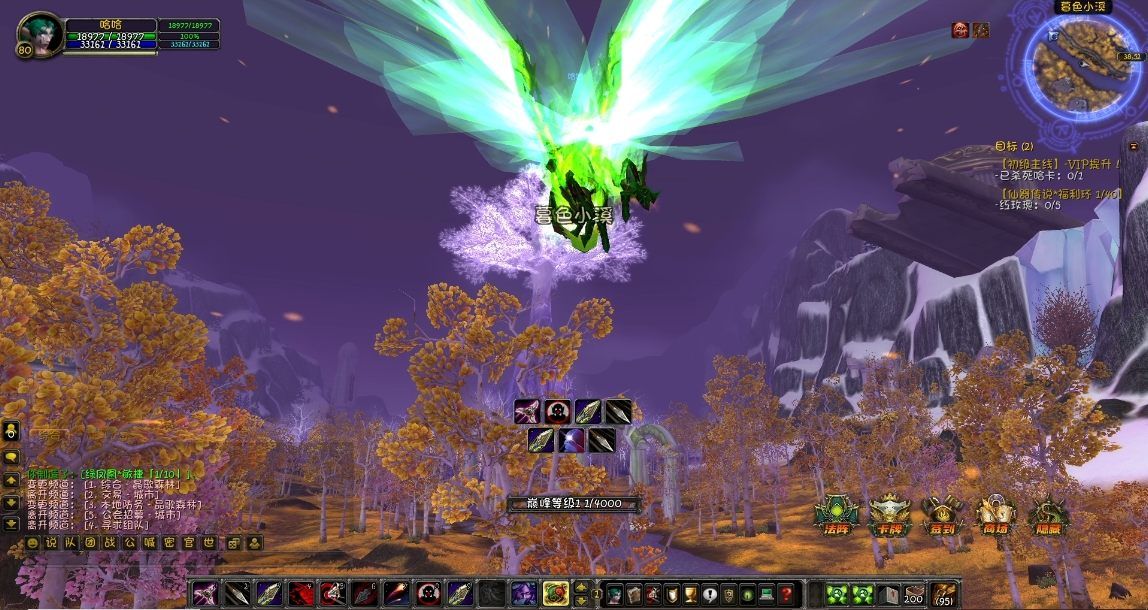
Task: Open the 法阵 feature button
Action: point(836,514)
